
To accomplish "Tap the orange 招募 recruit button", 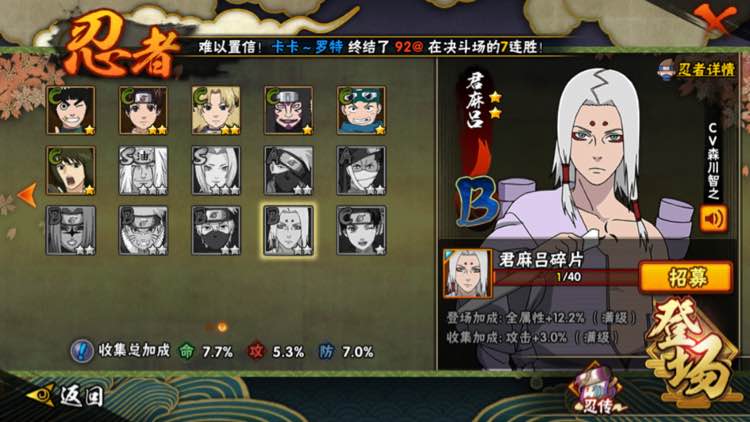I will pos(686,276).
